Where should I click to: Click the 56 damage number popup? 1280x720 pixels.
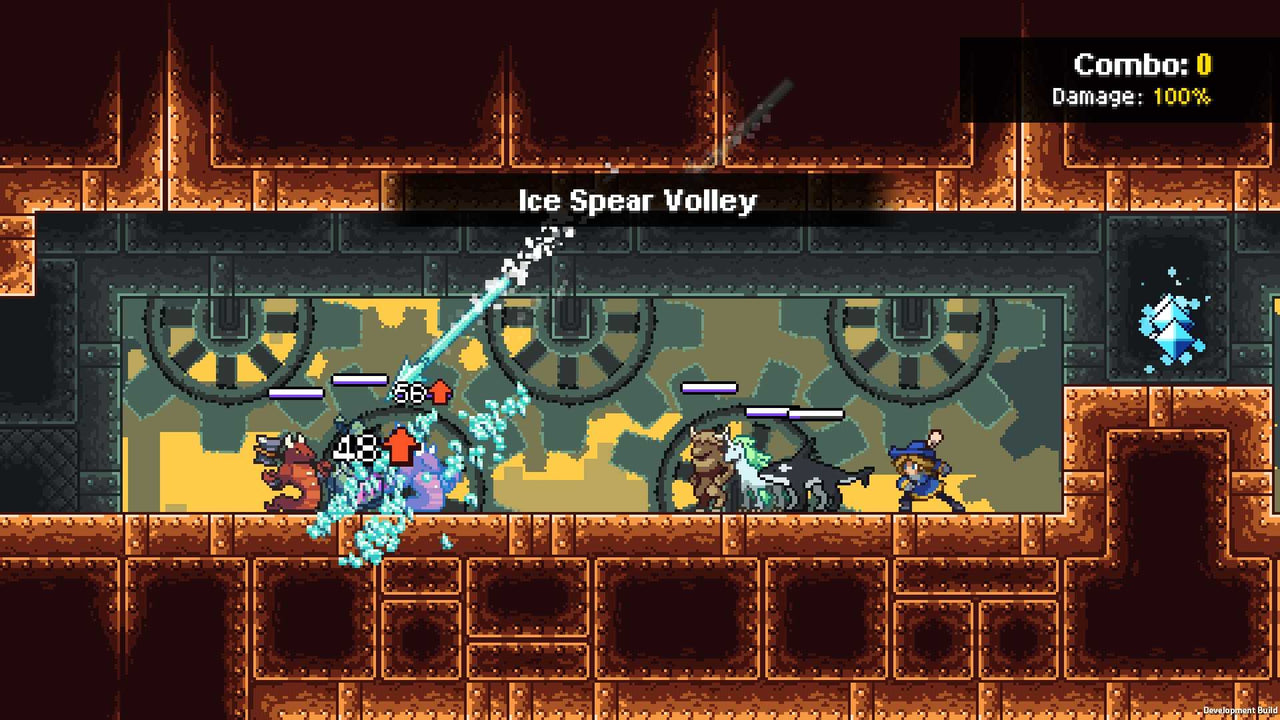[409, 391]
